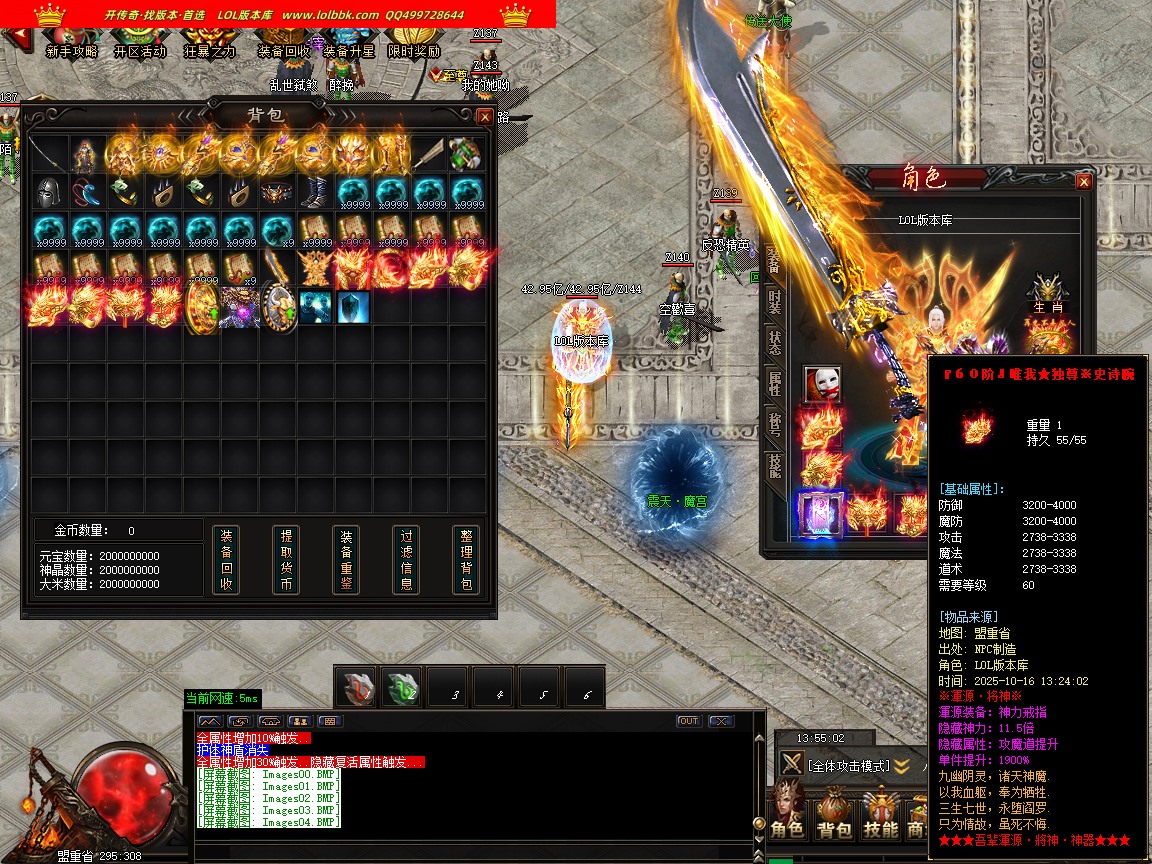The image size is (1152, 864).
Task: Select the iron helmet in the bag
Action: tap(48, 192)
